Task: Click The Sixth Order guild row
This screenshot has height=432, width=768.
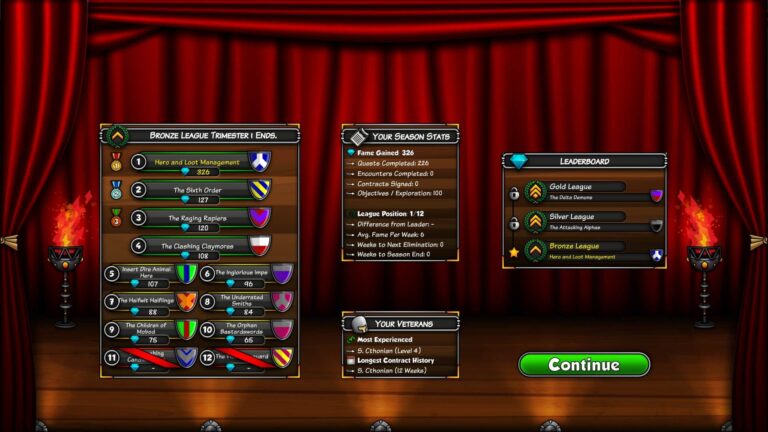Action: pos(202,190)
